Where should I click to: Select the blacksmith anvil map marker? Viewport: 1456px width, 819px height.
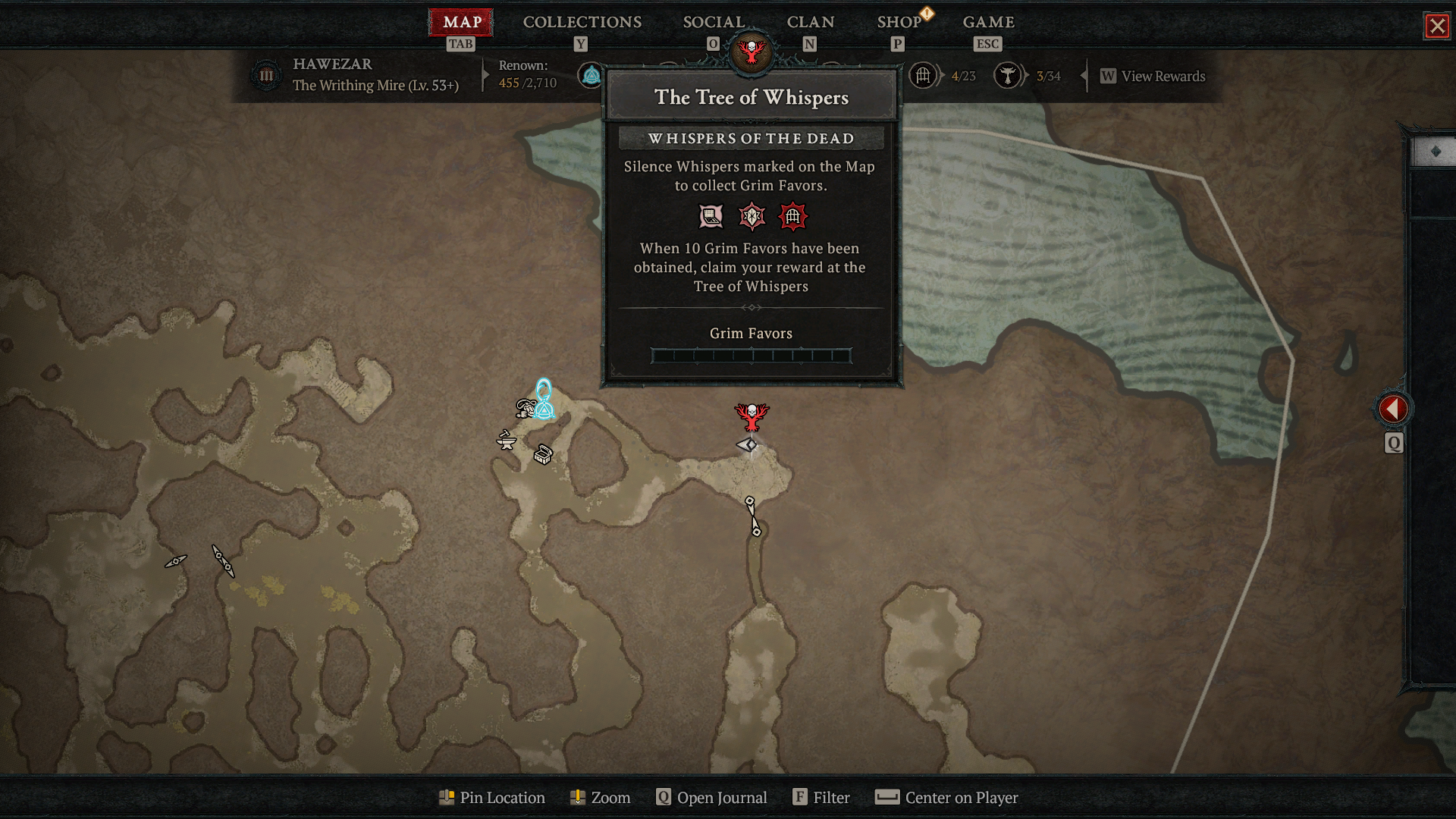pos(506,440)
